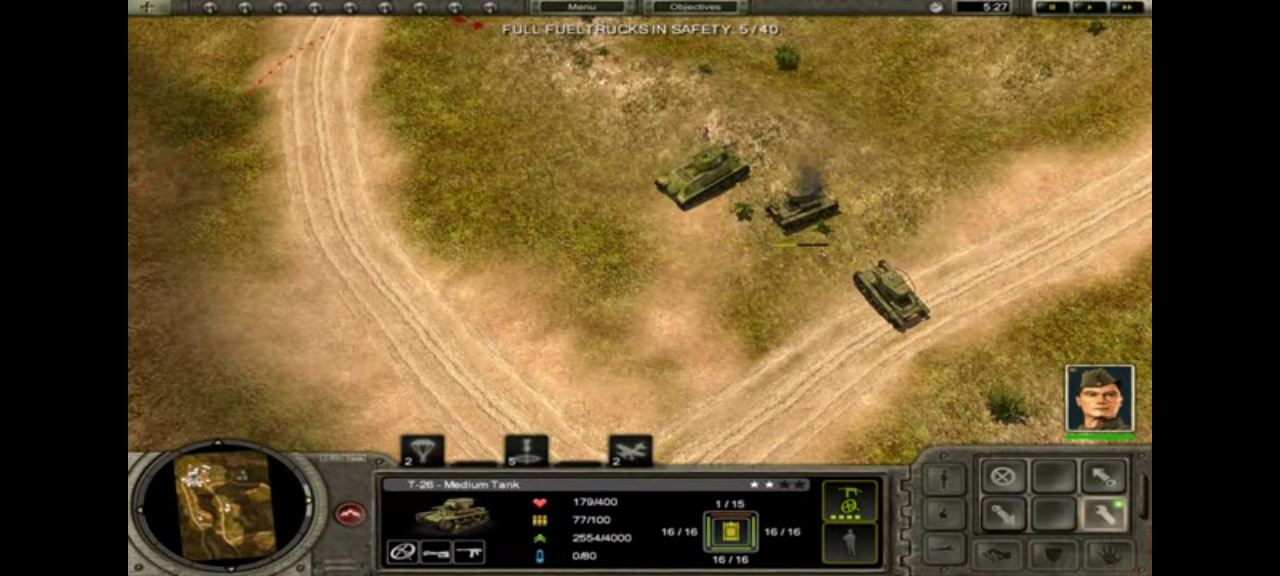1280x576 pixels.
Task: Open the Objectives panel
Action: tap(696, 7)
